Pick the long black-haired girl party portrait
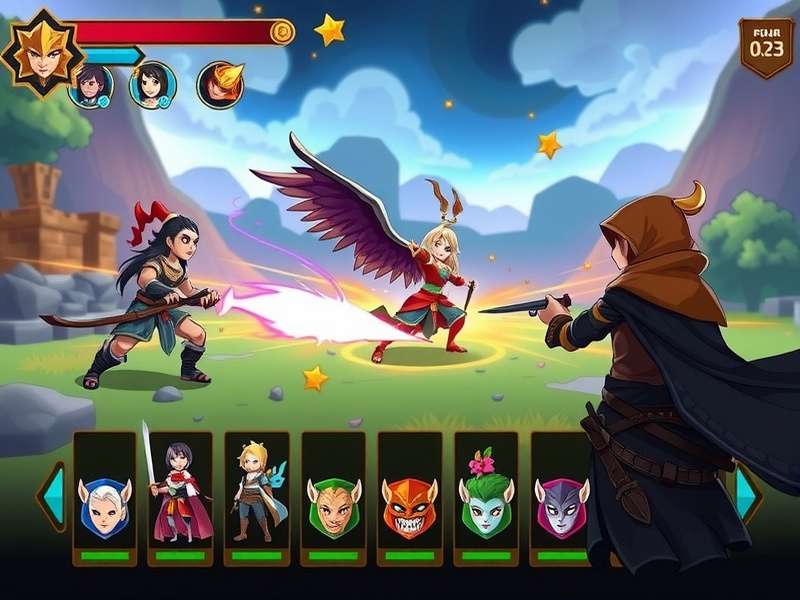 (x=152, y=84)
